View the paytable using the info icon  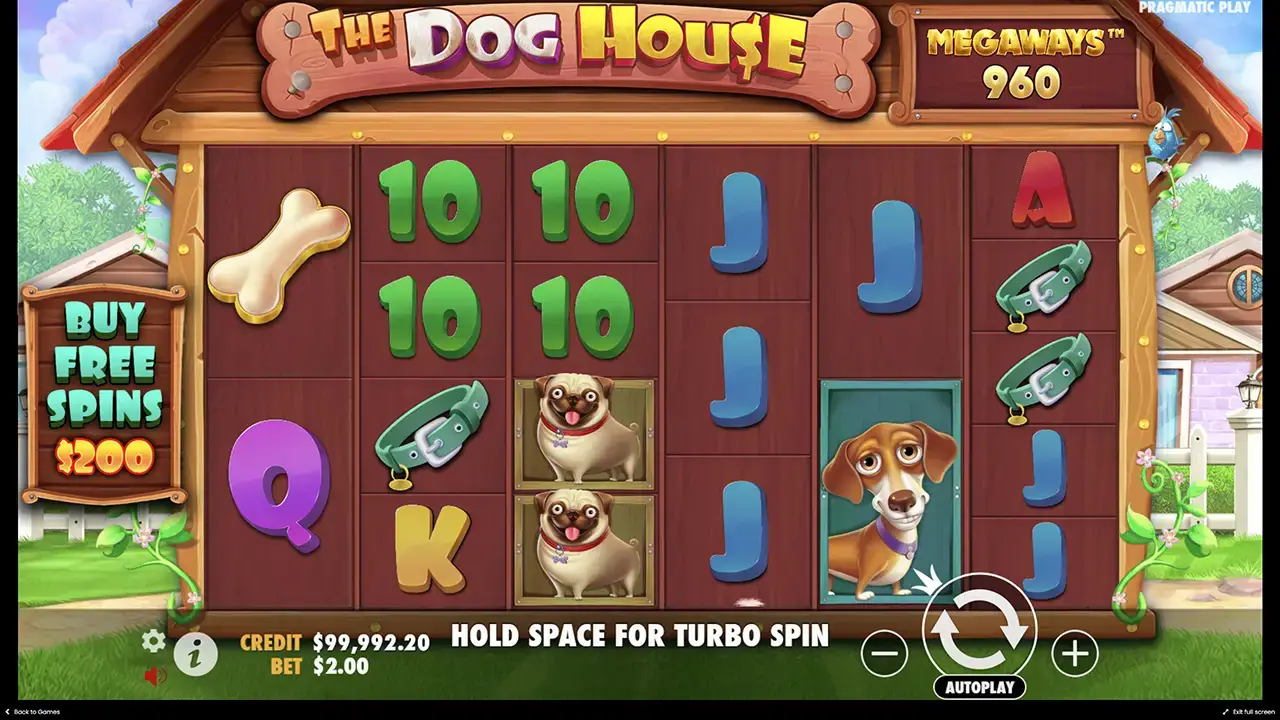tap(194, 655)
